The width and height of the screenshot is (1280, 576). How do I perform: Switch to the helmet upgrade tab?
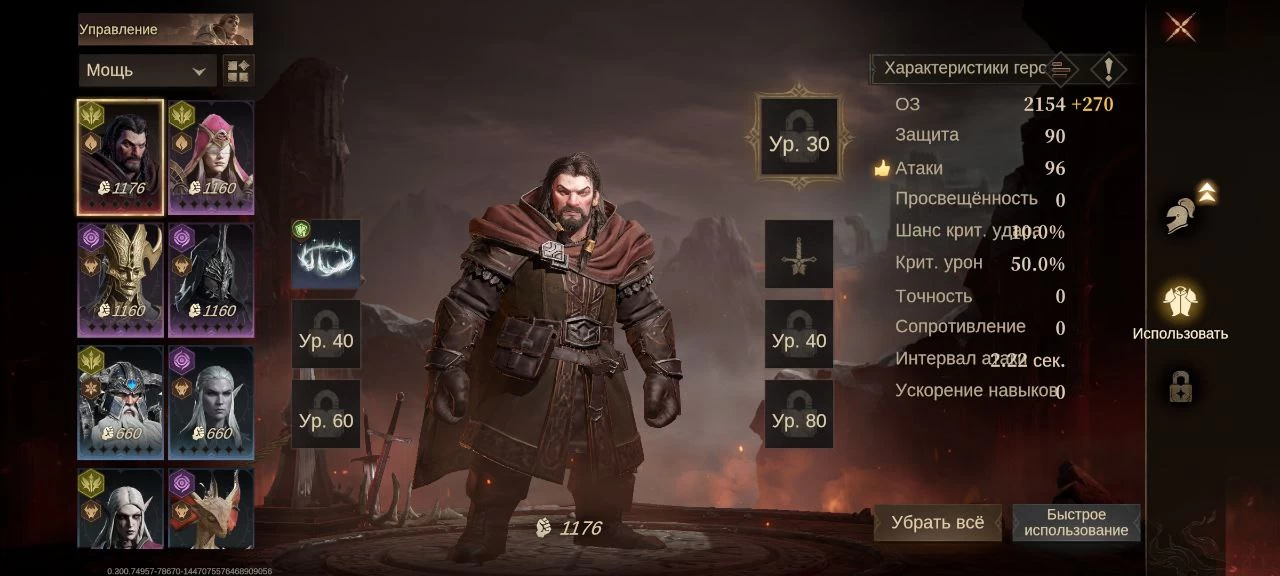1184,212
